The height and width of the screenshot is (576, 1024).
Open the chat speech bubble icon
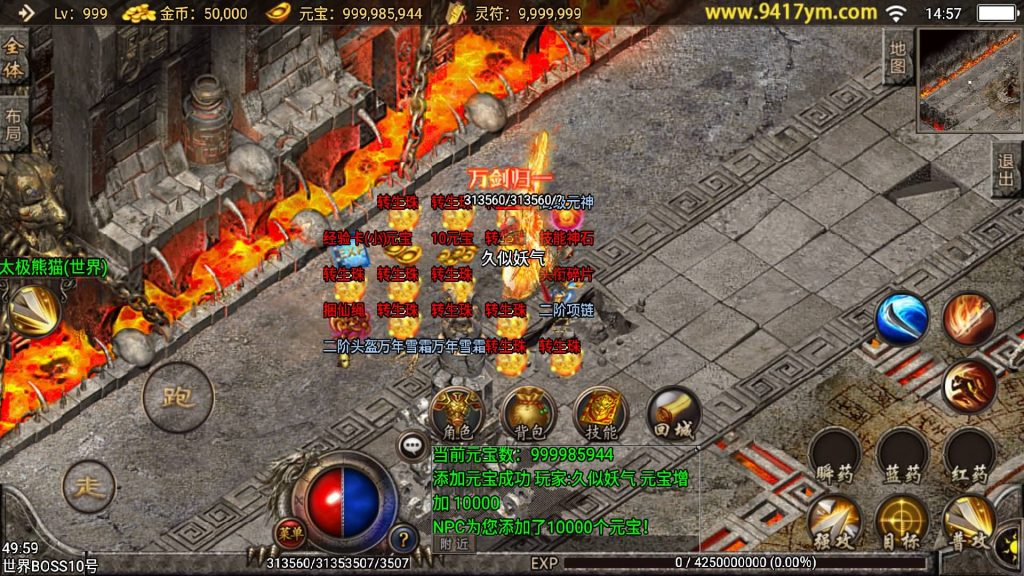pyautogui.click(x=413, y=446)
